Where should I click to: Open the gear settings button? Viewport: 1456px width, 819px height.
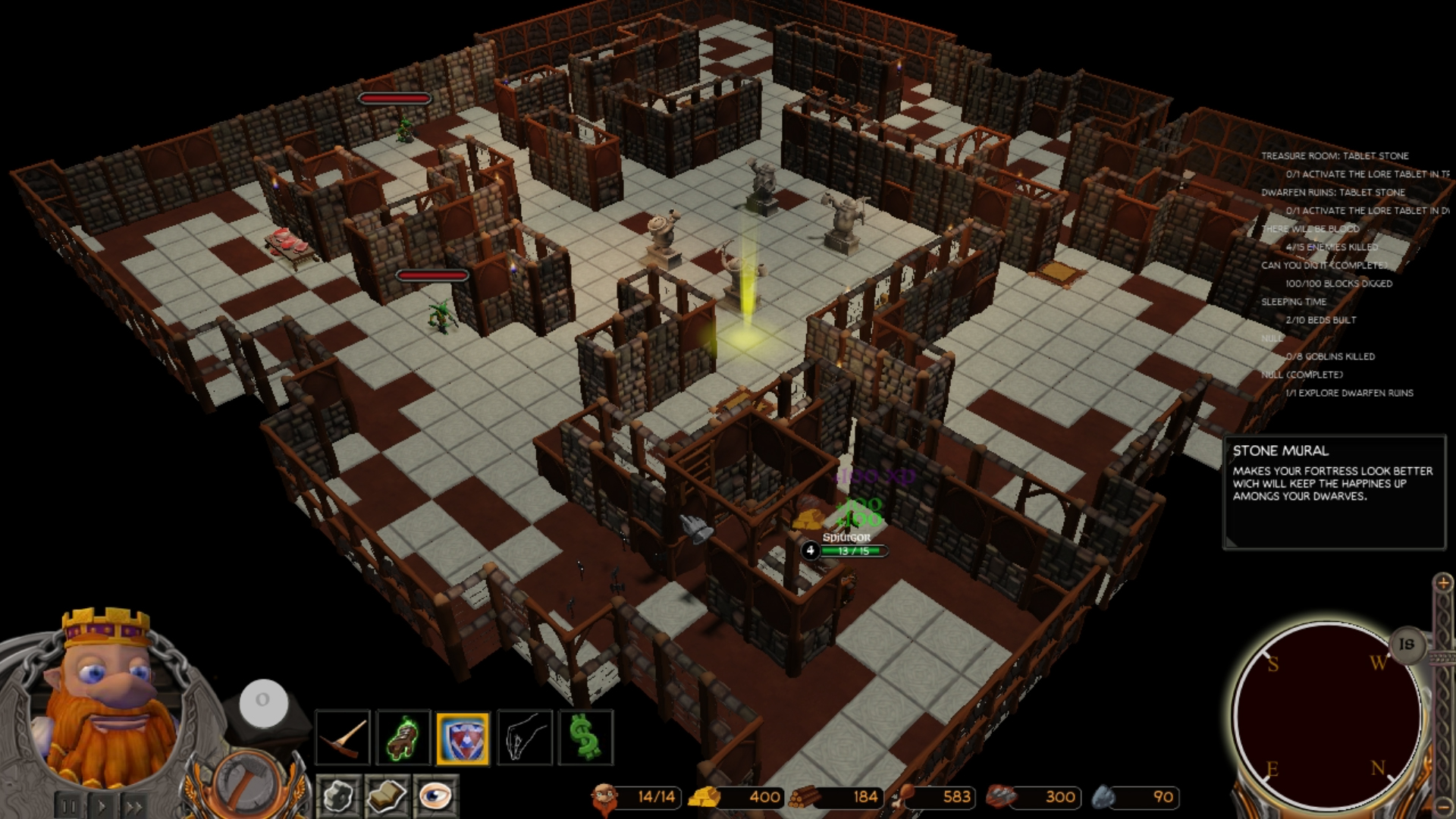(x=338, y=796)
